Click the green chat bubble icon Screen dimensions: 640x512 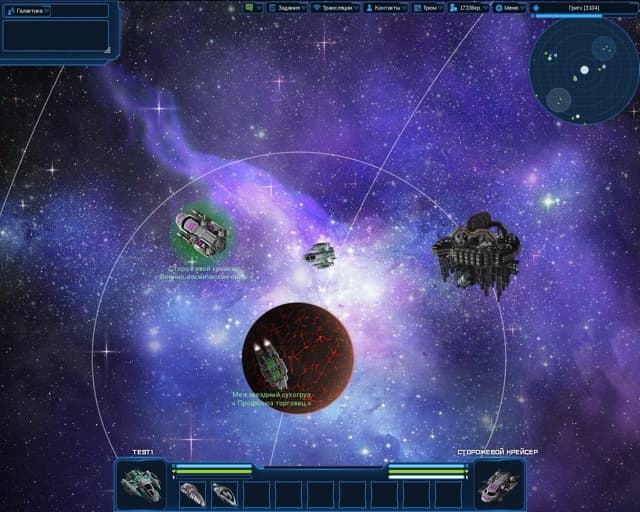pyautogui.click(x=250, y=7)
